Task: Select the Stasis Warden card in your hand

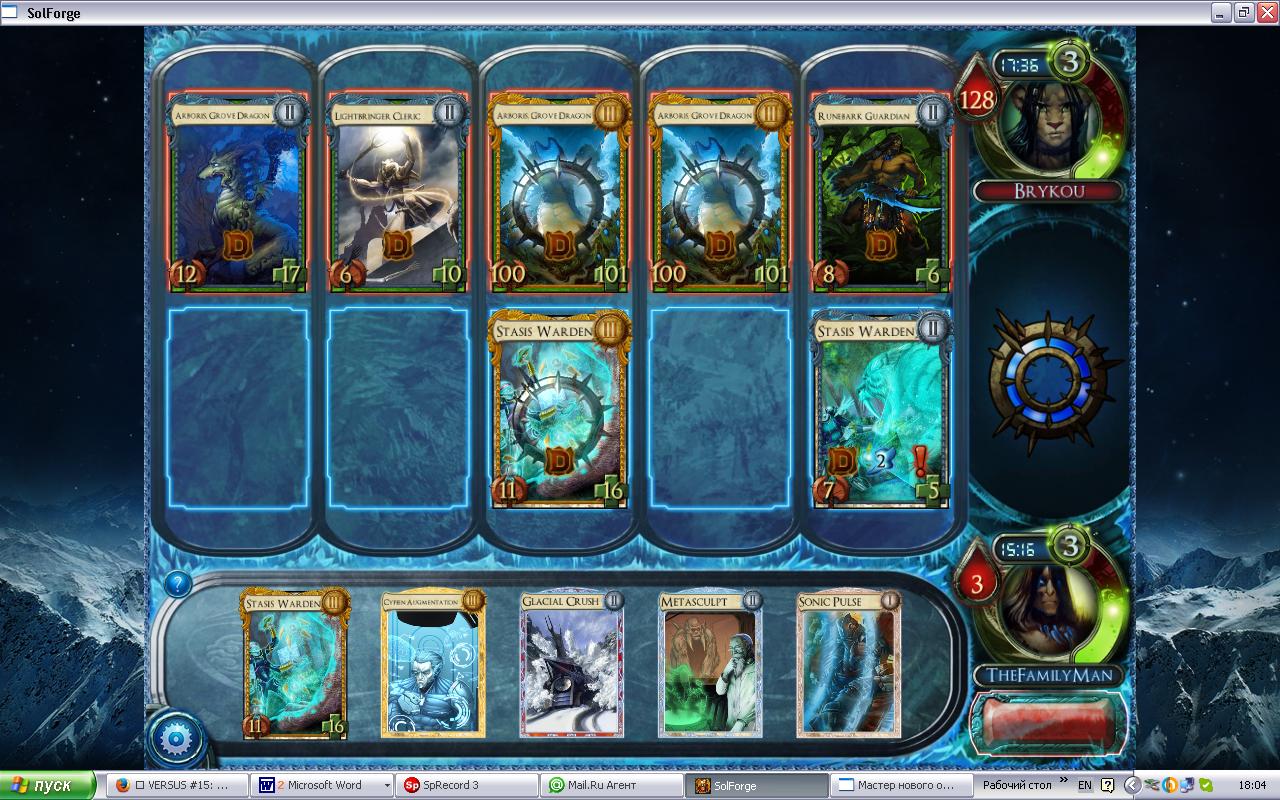Action: 295,664
